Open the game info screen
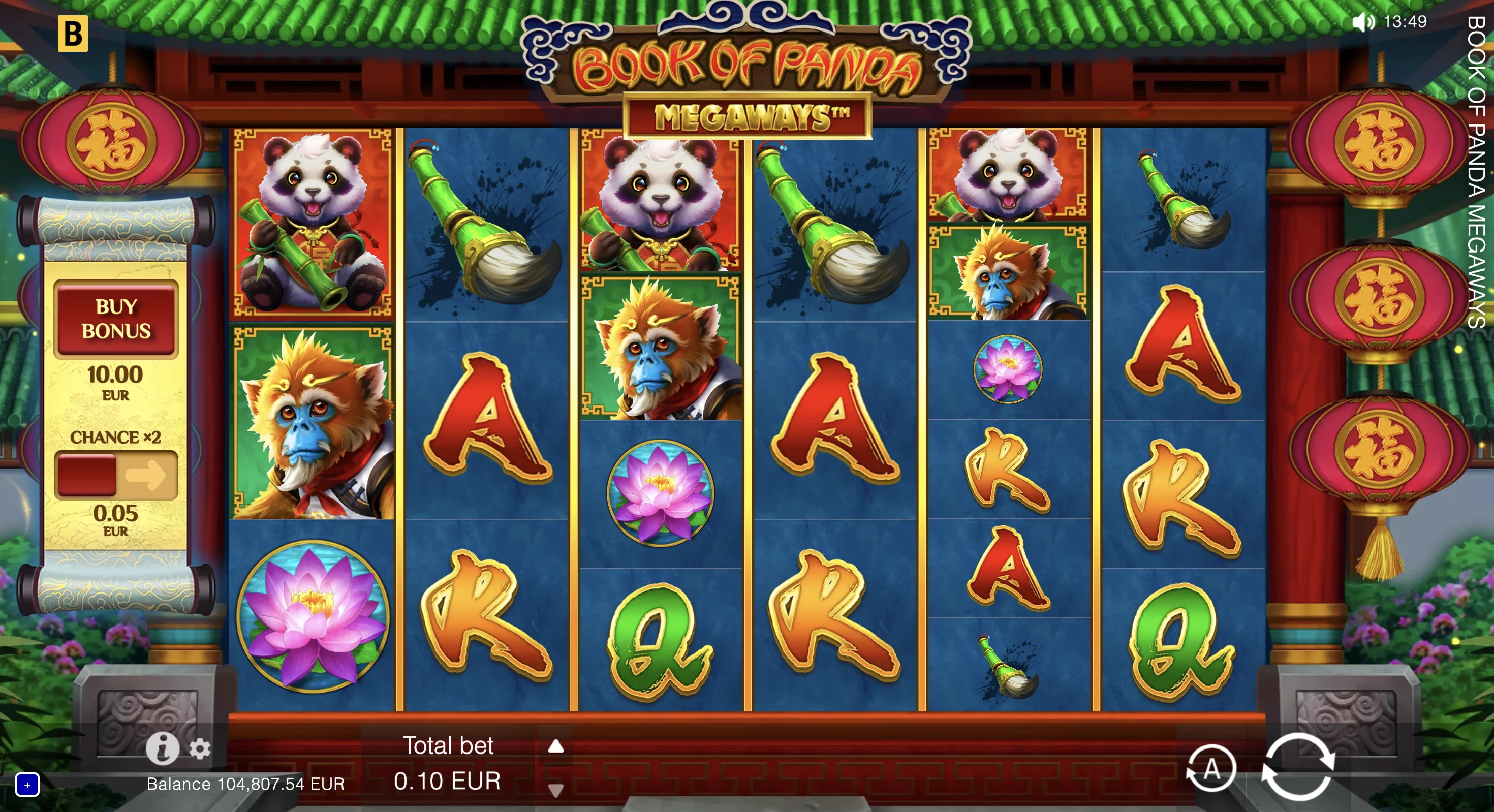The width and height of the screenshot is (1494, 812). [163, 748]
